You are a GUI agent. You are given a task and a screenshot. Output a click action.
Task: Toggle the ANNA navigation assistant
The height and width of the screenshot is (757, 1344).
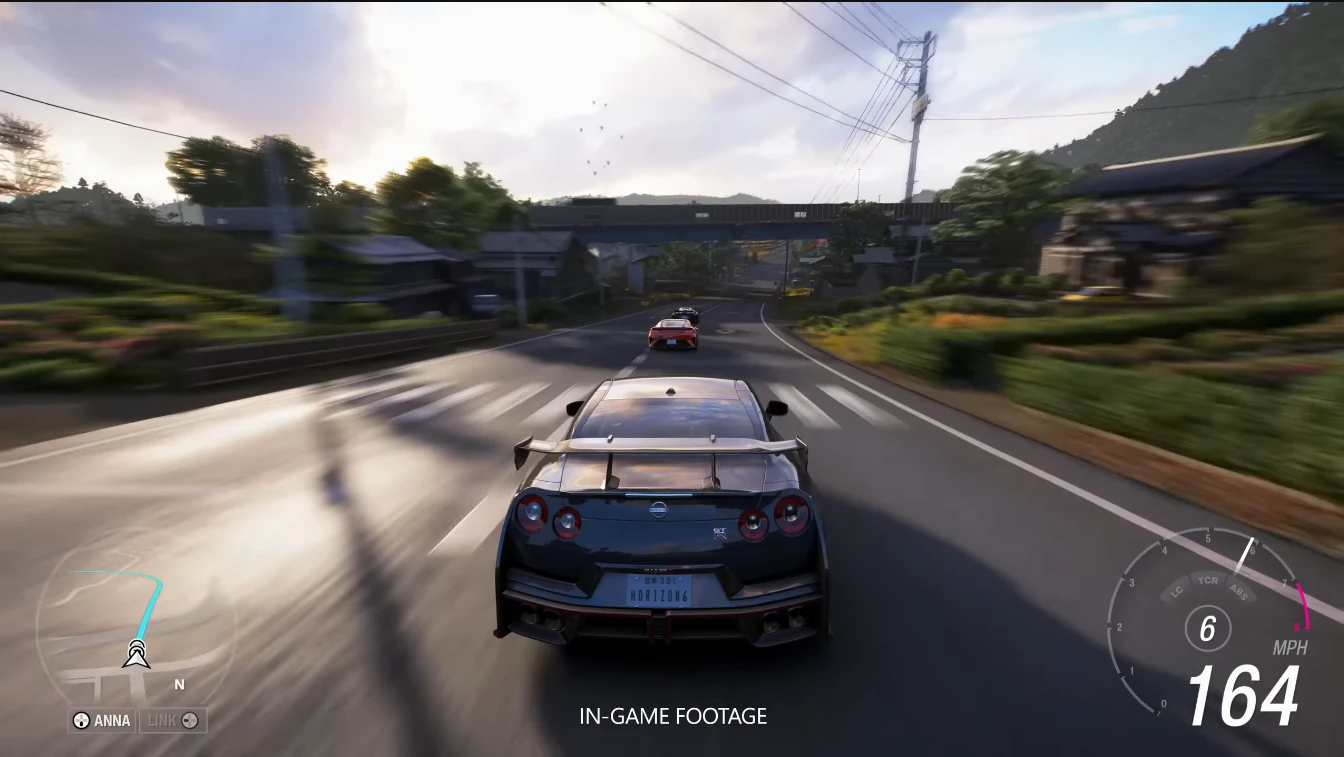[100, 720]
